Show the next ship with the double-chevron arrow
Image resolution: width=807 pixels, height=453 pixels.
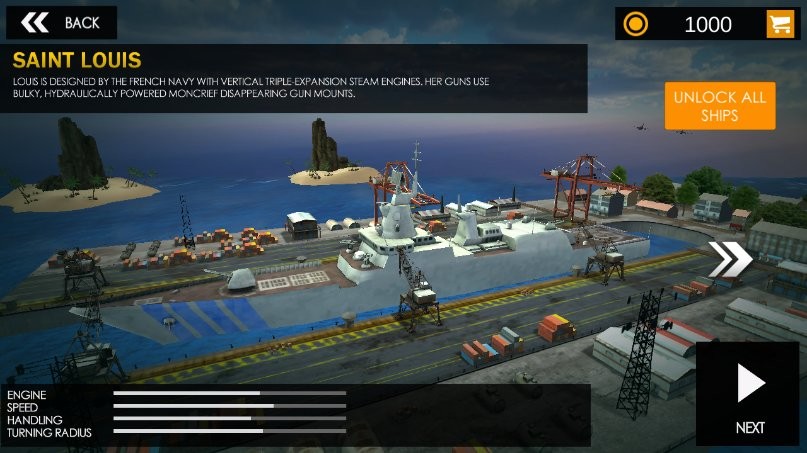(730, 259)
